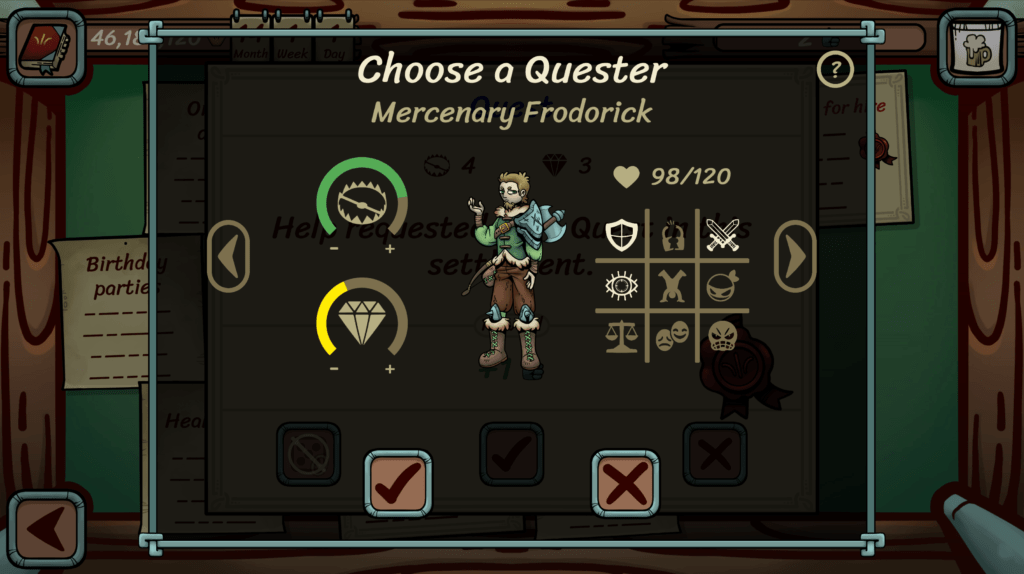Image resolution: width=1024 pixels, height=574 pixels.
Task: Decrease the bear trap danger gauge
Action: 334,249
